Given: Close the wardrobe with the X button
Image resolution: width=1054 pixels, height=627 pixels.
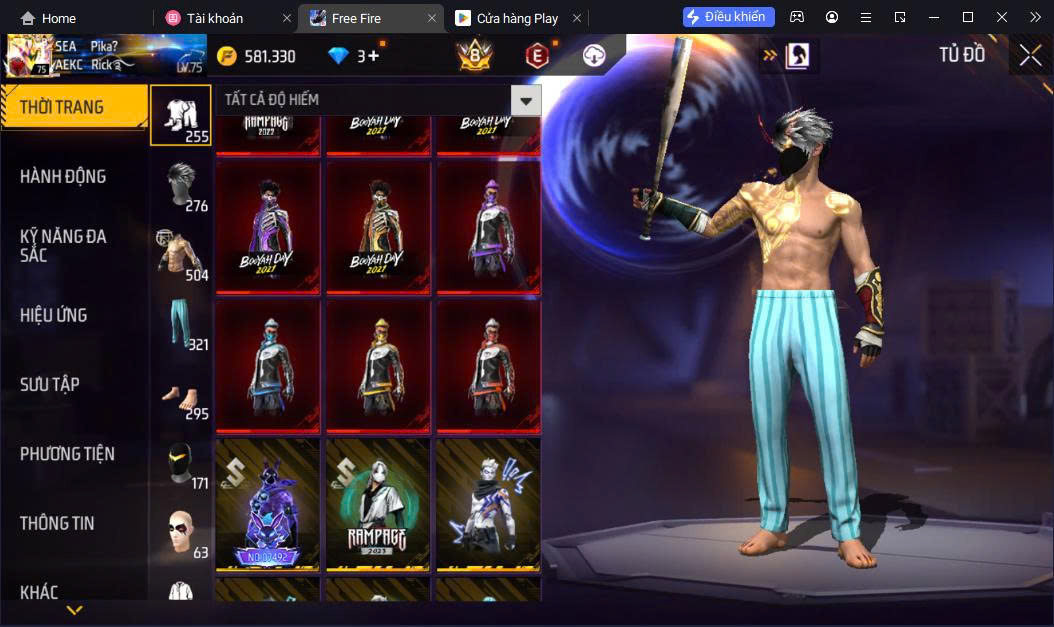Looking at the screenshot, I should click(1030, 55).
